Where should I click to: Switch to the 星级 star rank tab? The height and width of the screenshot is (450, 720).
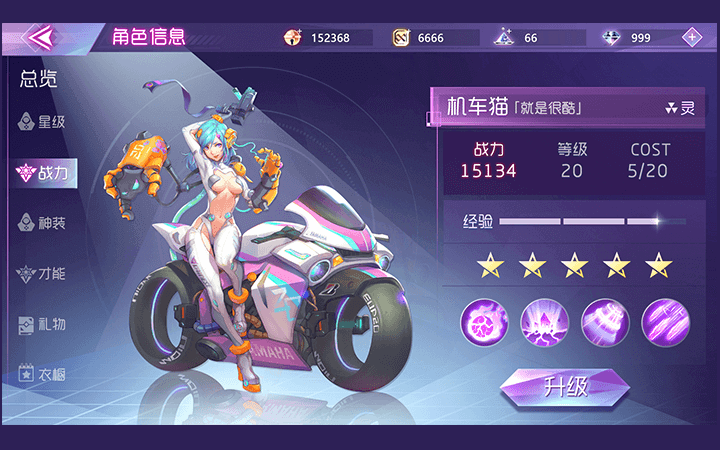[42, 122]
